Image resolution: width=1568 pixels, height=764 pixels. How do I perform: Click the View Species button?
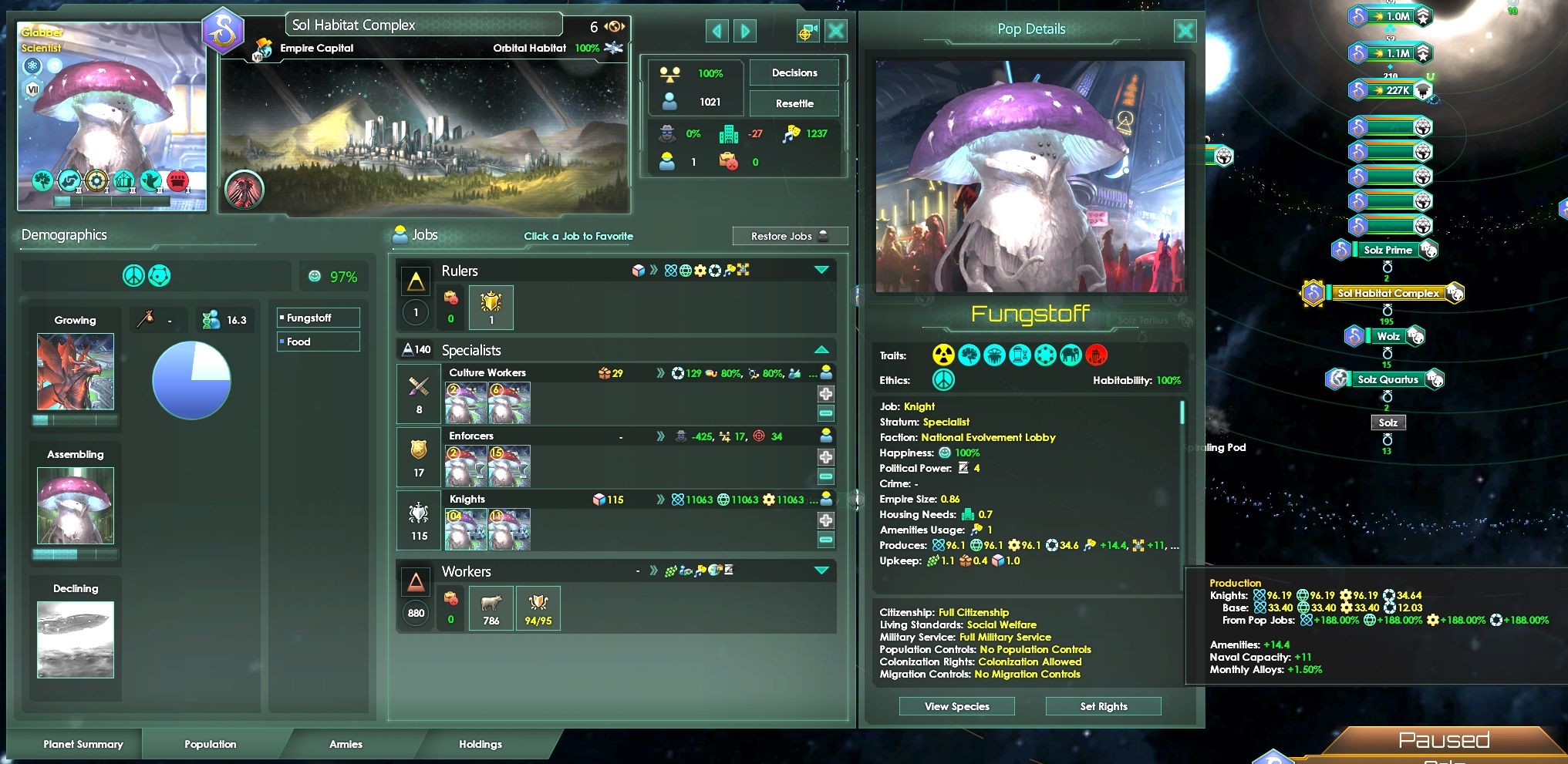(956, 706)
